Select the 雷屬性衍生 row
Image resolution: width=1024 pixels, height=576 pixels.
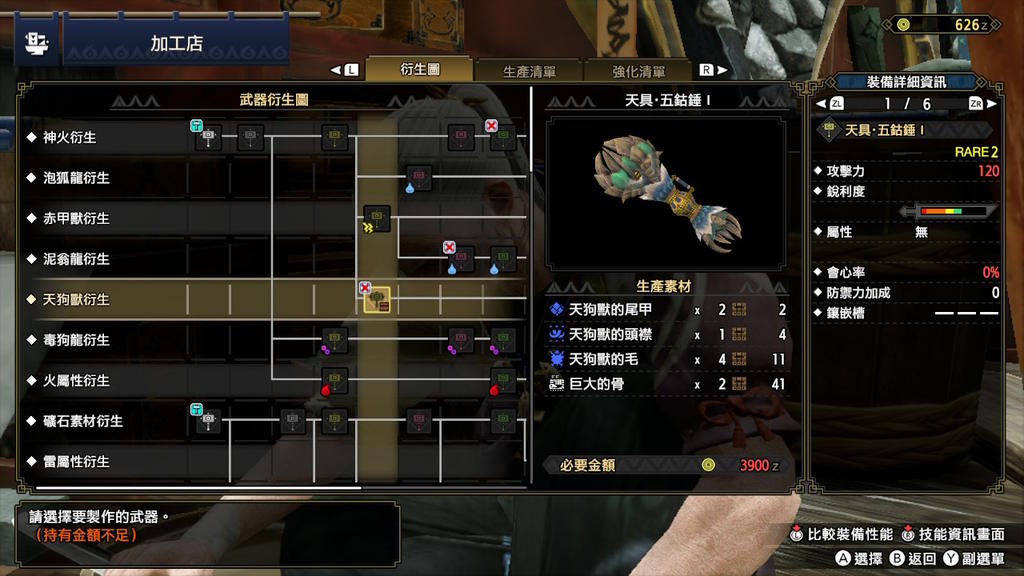click(76, 462)
